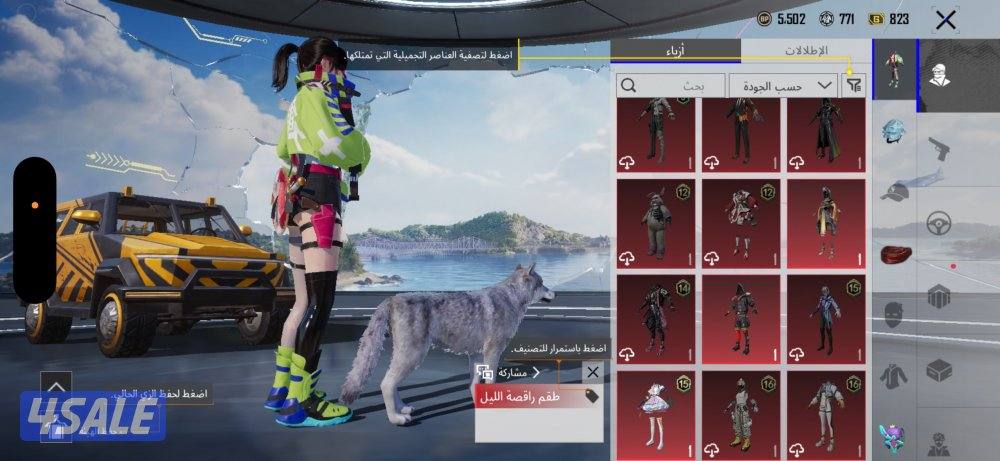
Task: Switch to the الإطلالات (looks) tab
Action: tap(804, 52)
